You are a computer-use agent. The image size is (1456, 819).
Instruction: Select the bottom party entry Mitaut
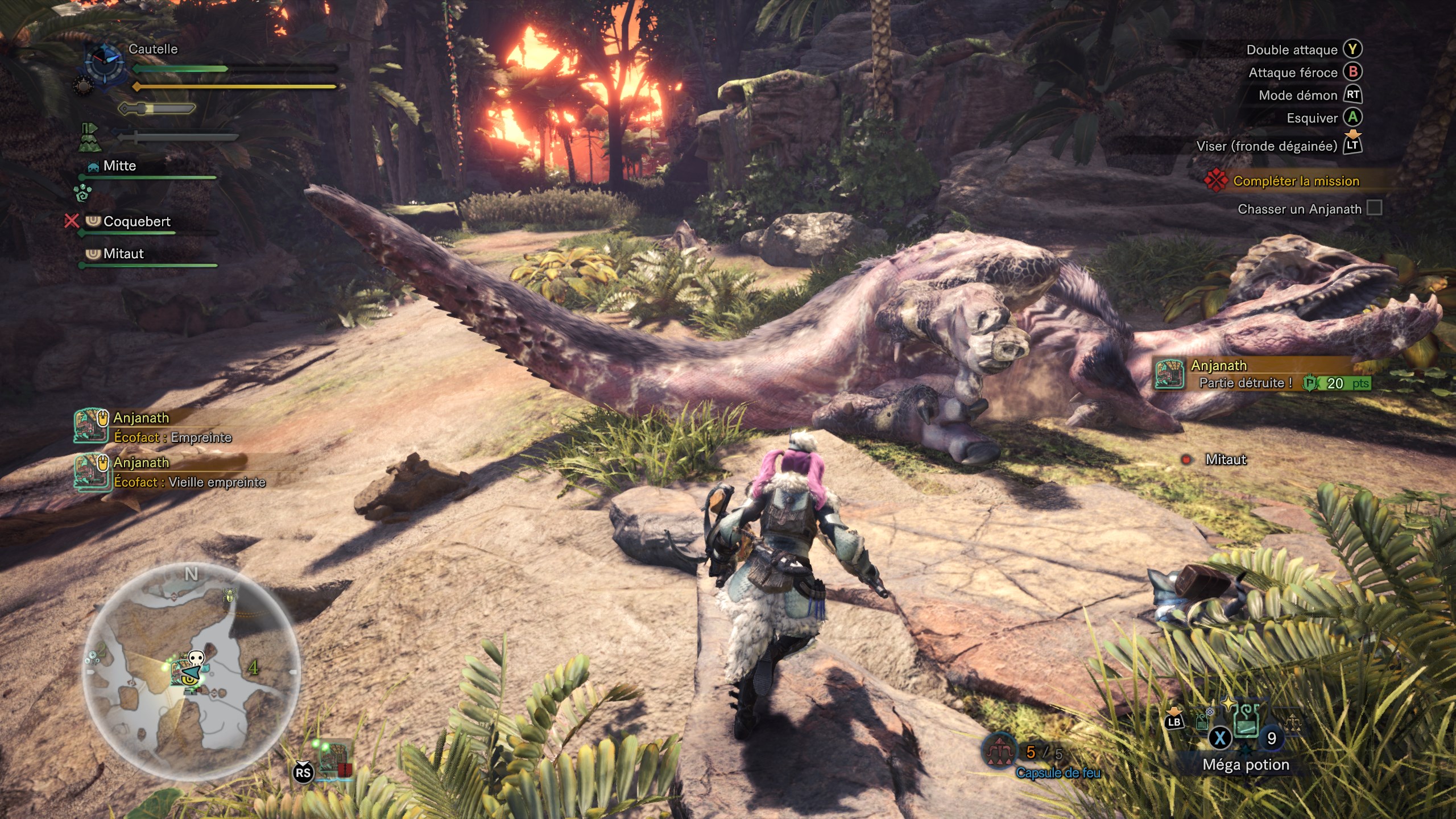(x=123, y=254)
